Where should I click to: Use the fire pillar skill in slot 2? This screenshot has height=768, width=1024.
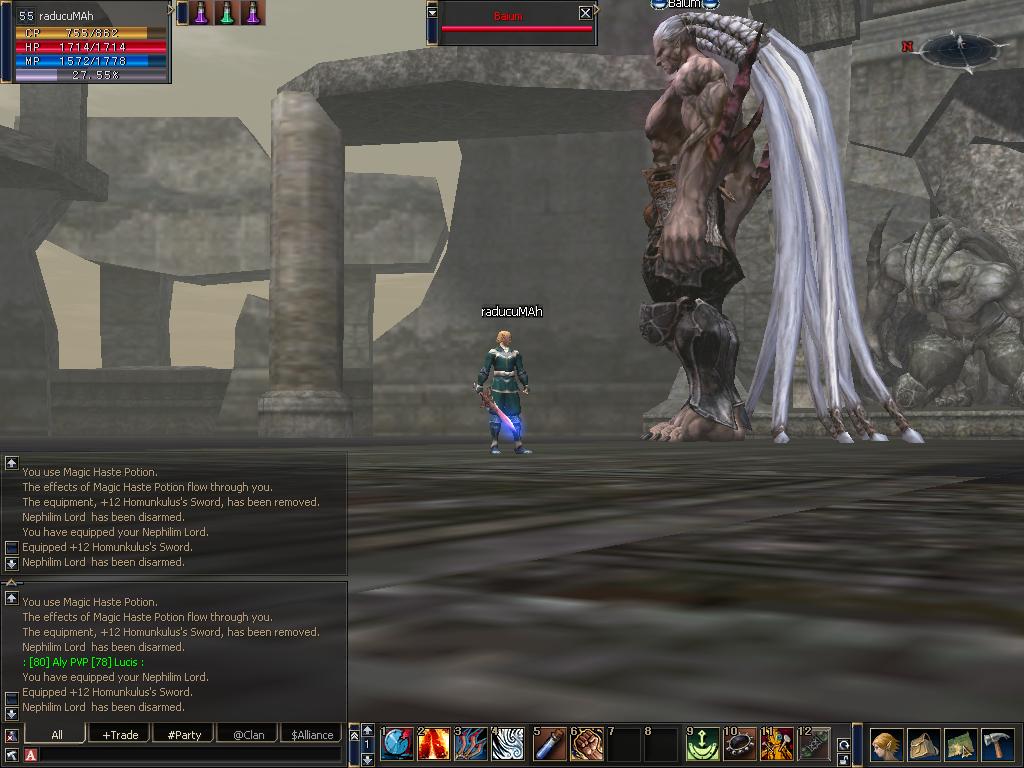coord(435,744)
